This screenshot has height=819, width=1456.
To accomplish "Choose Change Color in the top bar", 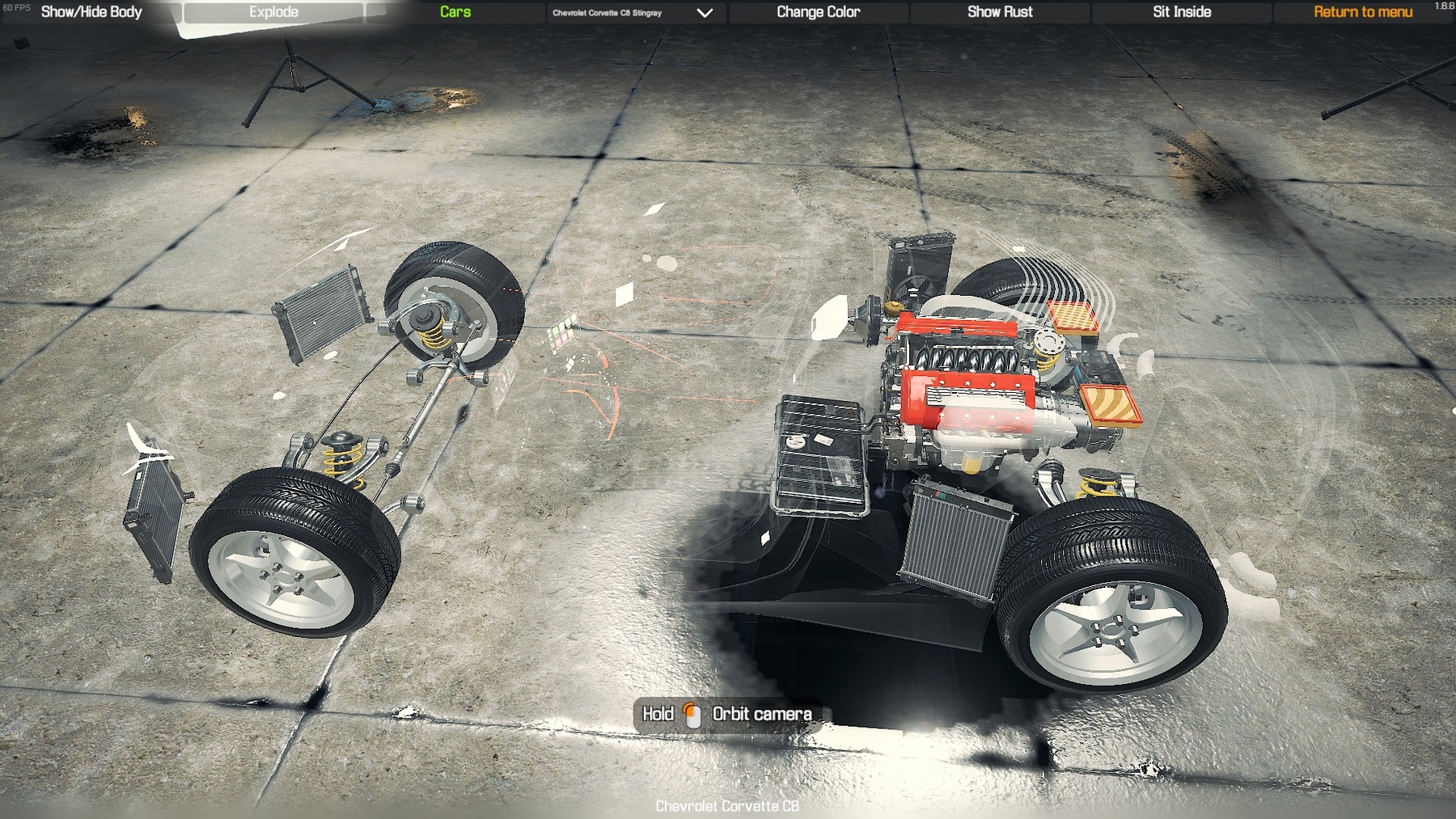I will click(818, 12).
